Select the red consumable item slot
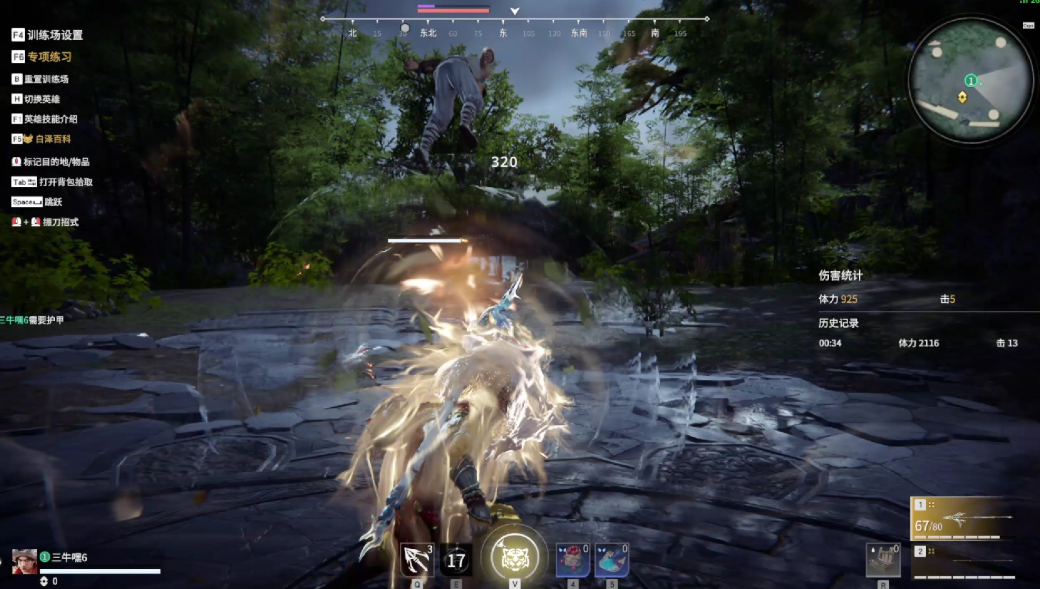 [x=572, y=560]
